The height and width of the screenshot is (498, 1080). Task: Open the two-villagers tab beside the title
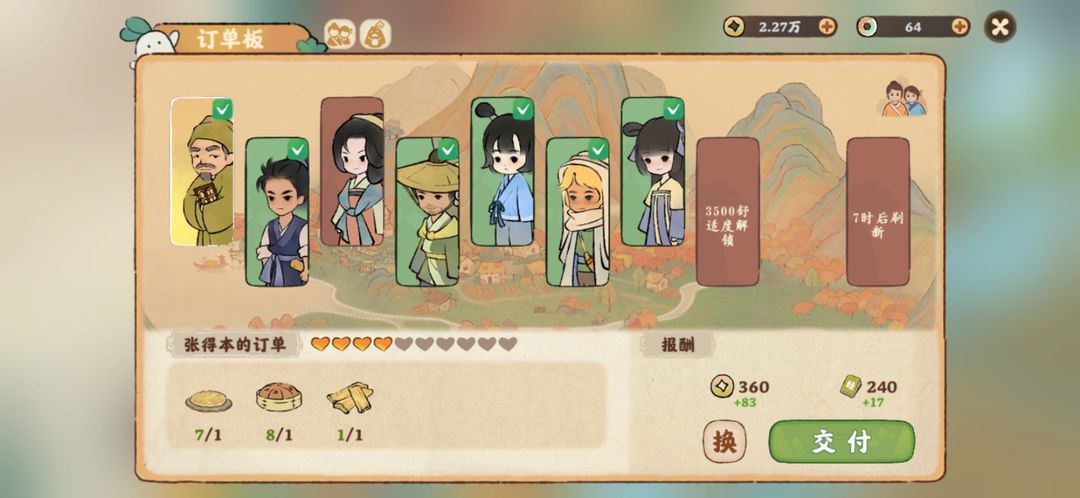click(x=340, y=35)
